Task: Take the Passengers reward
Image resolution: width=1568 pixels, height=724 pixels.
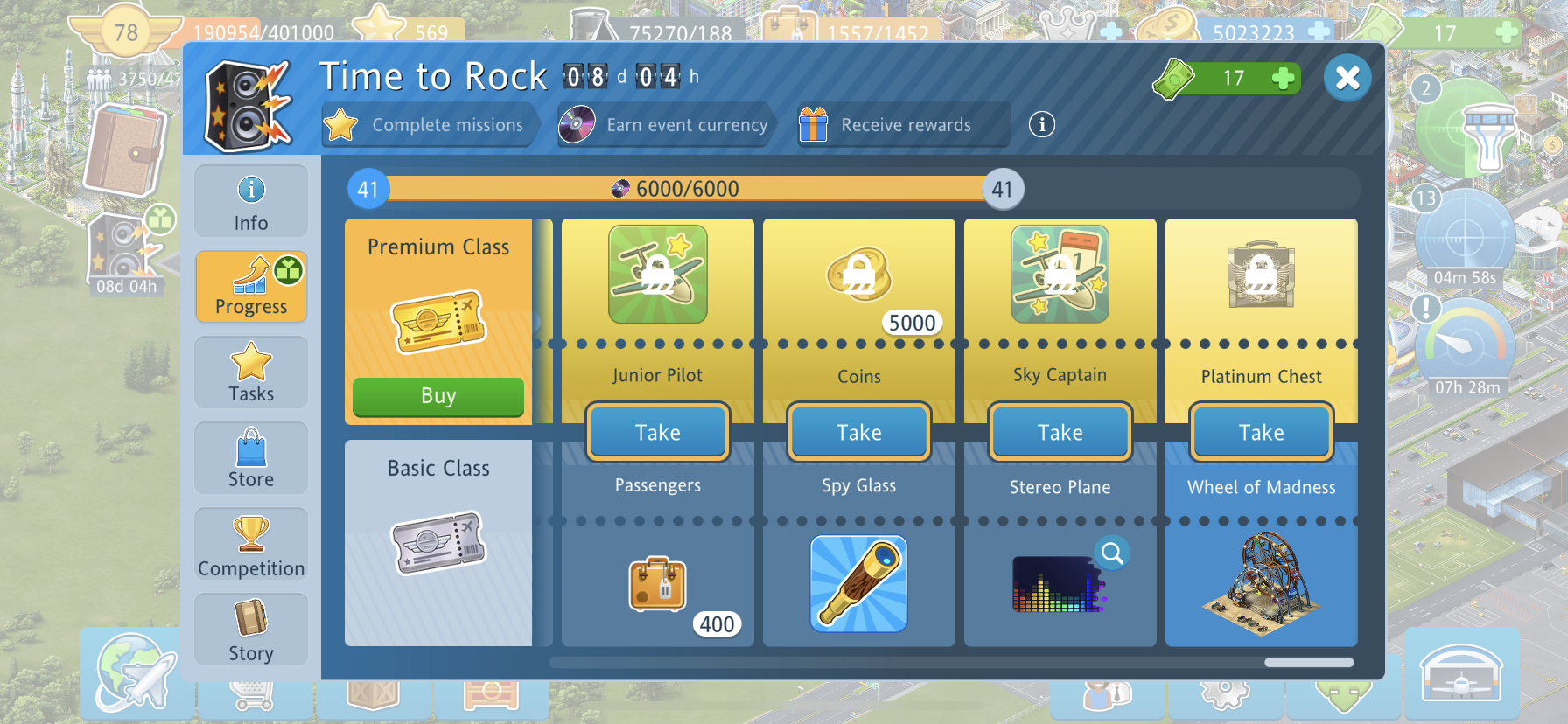Action: tap(658, 432)
